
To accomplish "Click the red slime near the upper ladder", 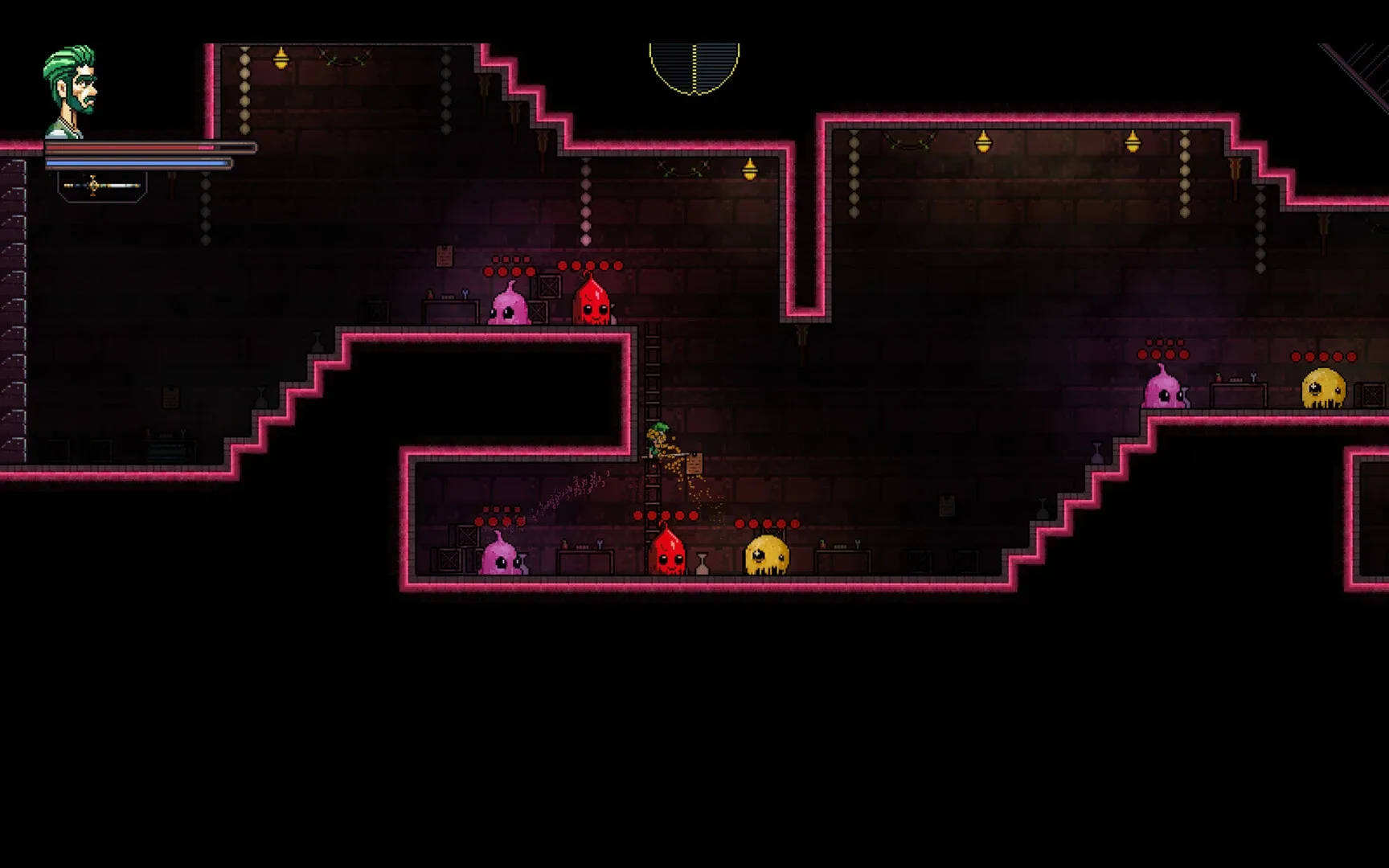I will click(592, 307).
